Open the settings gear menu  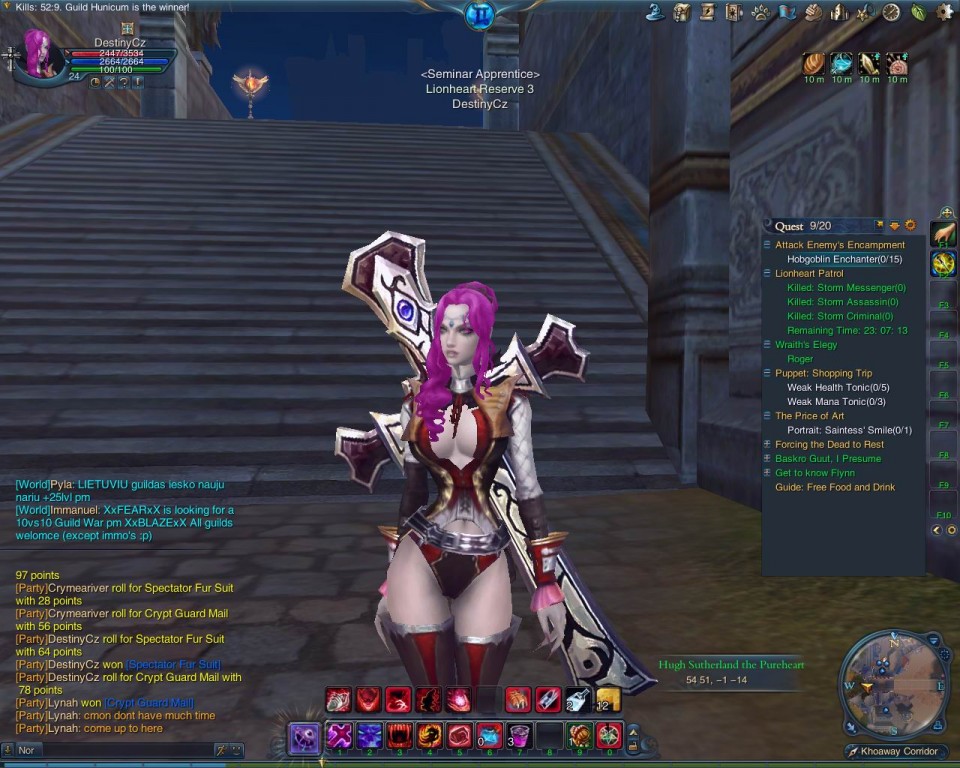click(x=944, y=12)
